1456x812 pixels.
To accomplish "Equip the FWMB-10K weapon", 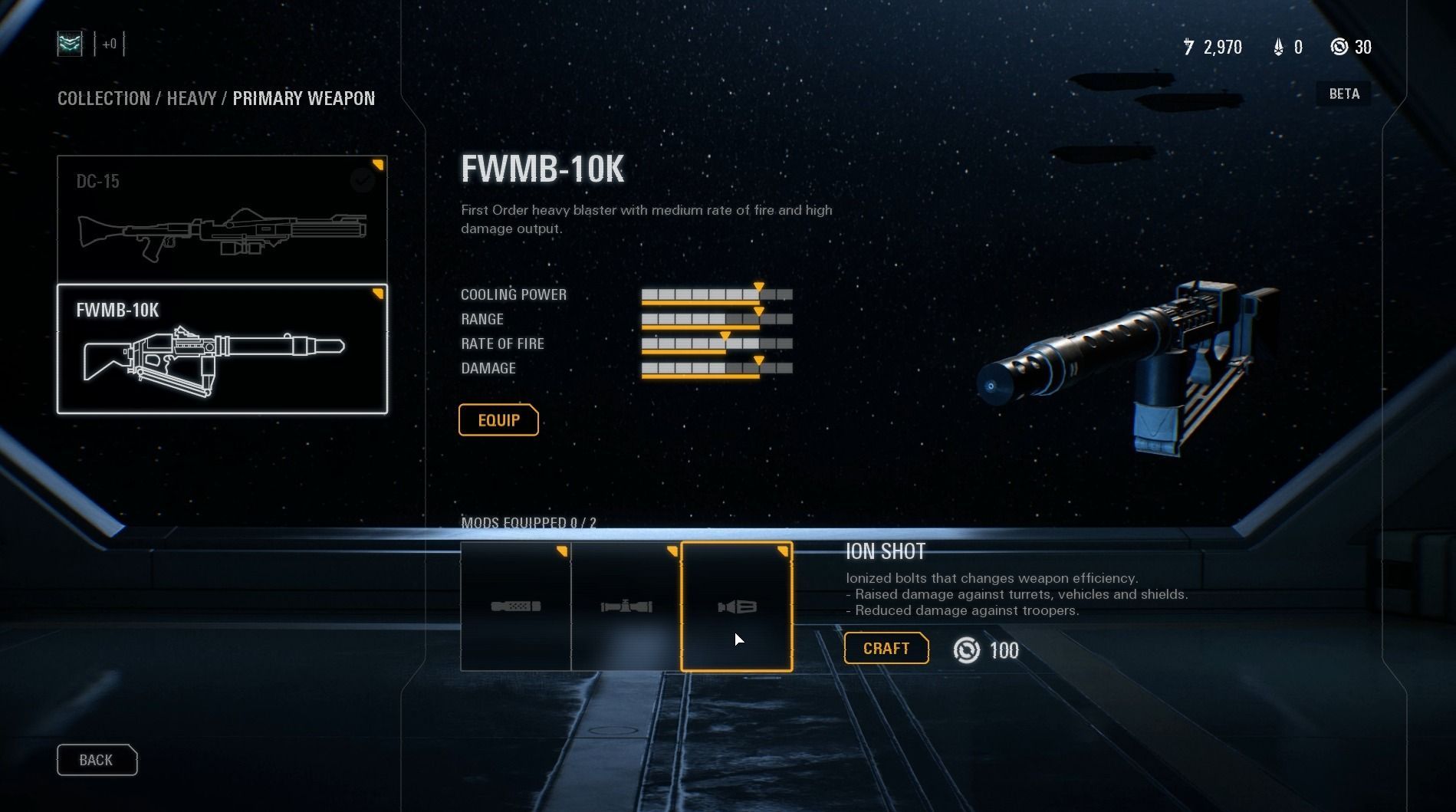I will 498,420.
